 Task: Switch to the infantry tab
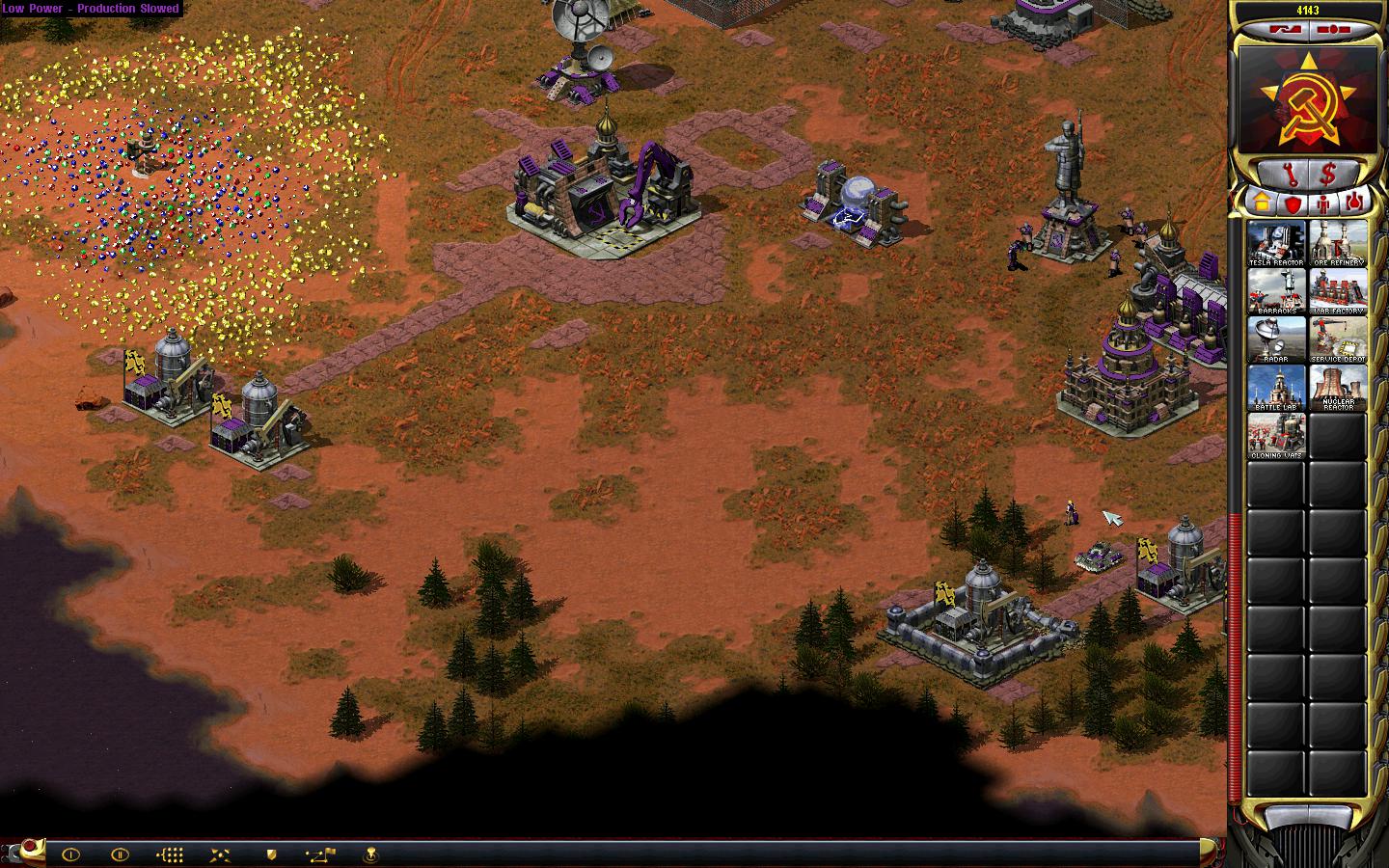1323,203
